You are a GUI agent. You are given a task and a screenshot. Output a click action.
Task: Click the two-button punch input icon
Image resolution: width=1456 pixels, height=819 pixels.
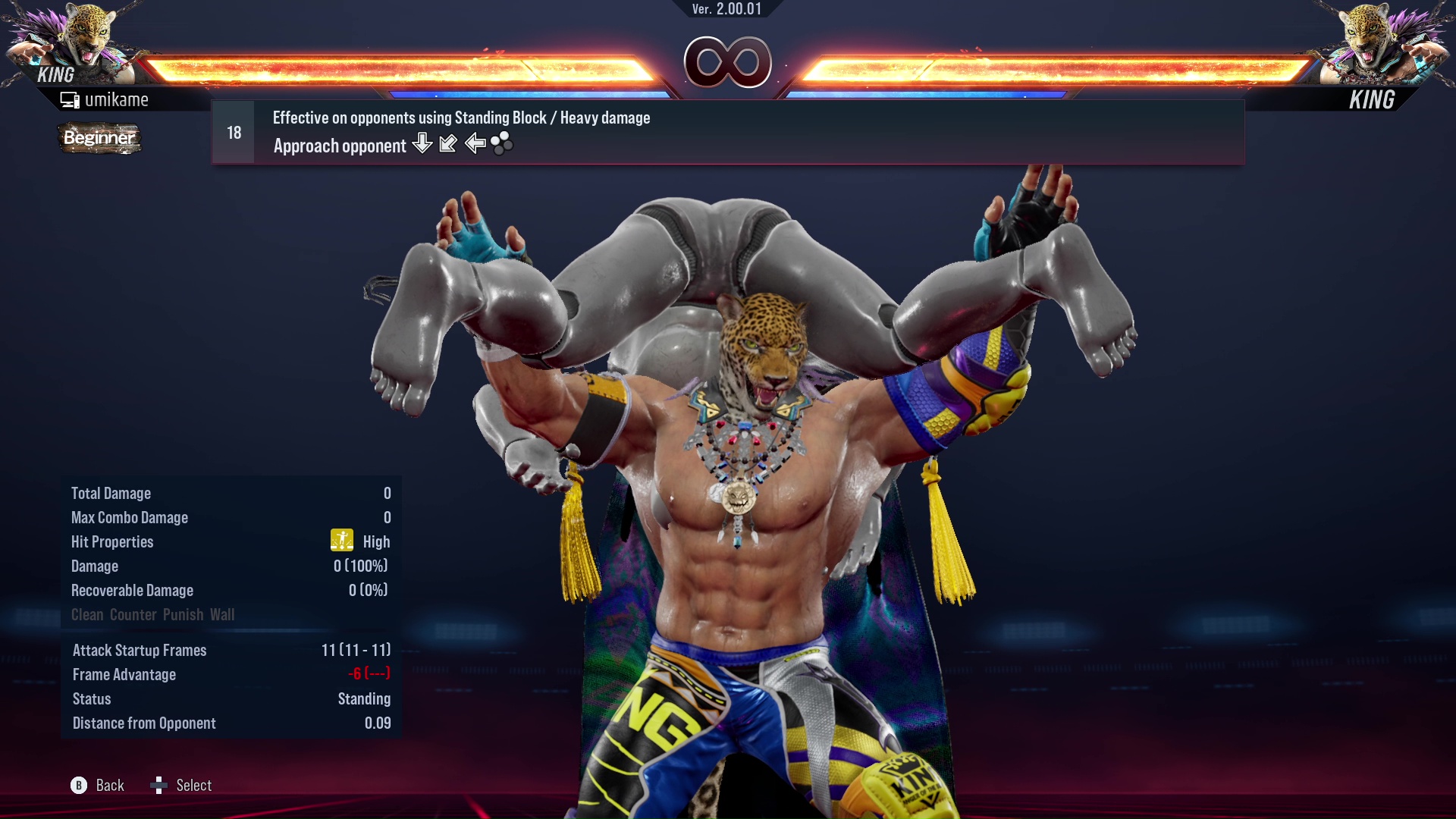503,143
